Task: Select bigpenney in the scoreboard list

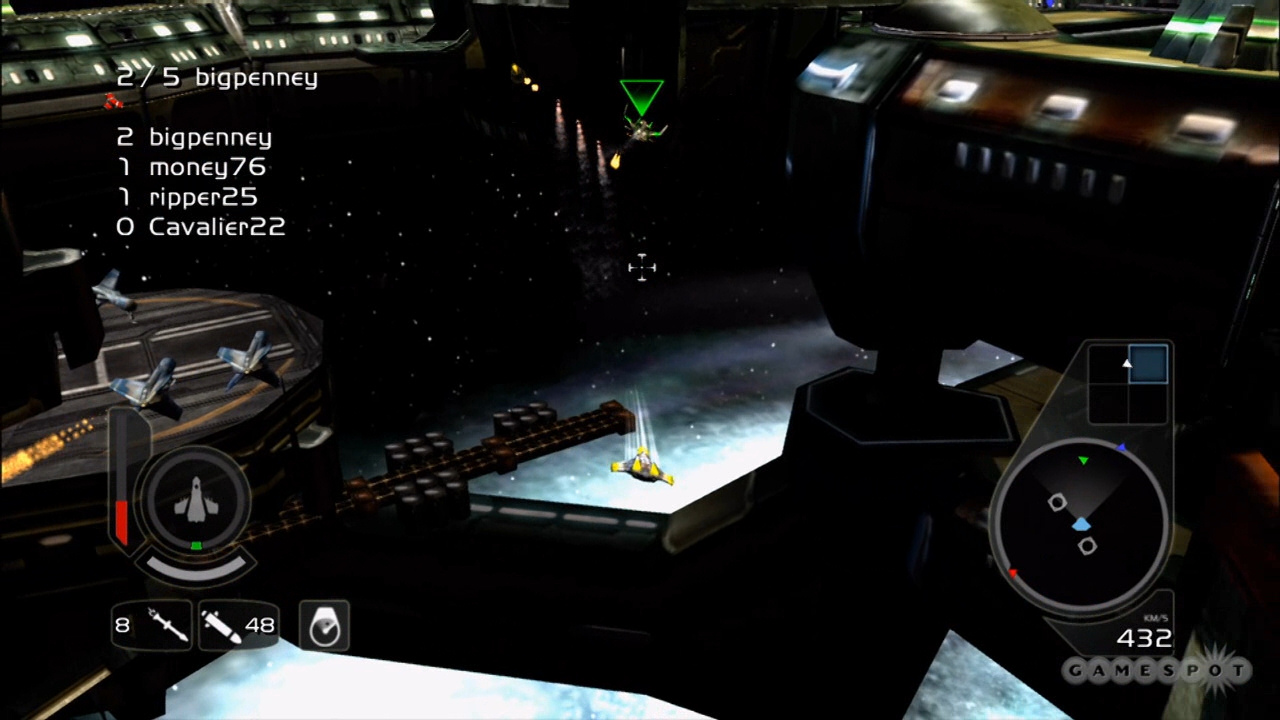Action: [210, 137]
